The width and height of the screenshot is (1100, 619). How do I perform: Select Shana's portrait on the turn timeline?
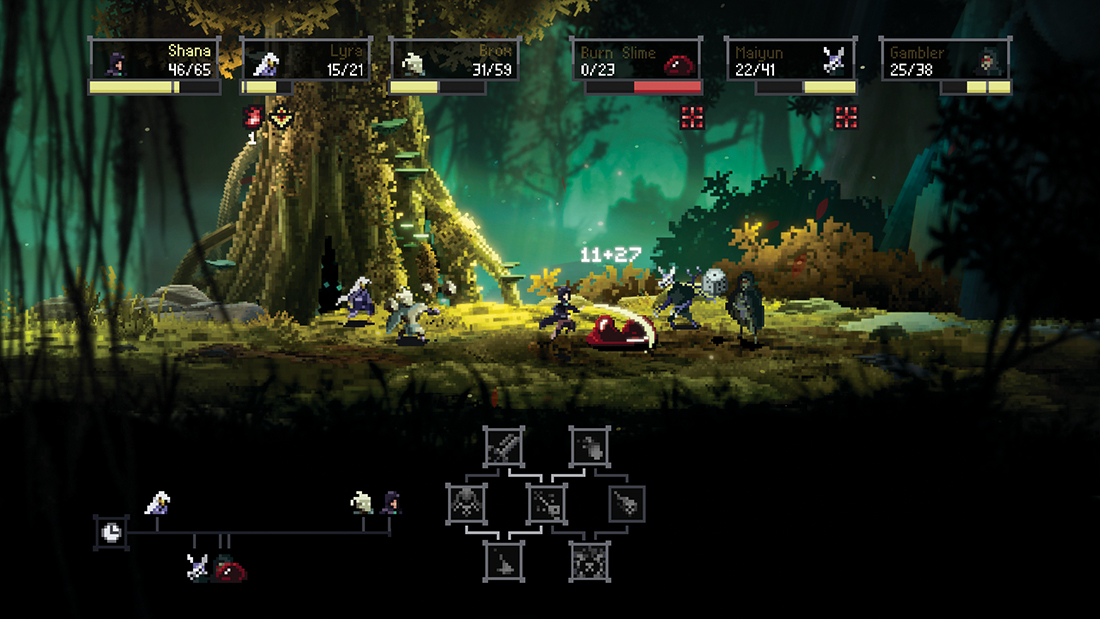[390, 502]
